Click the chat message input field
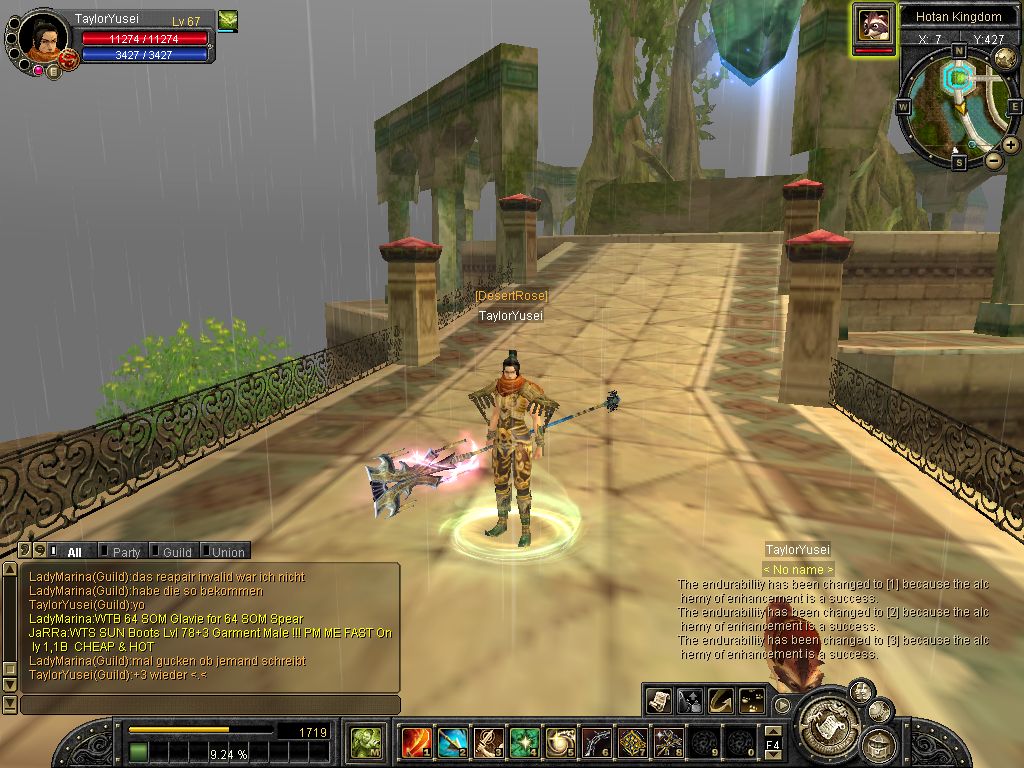This screenshot has height=768, width=1024. point(210,705)
